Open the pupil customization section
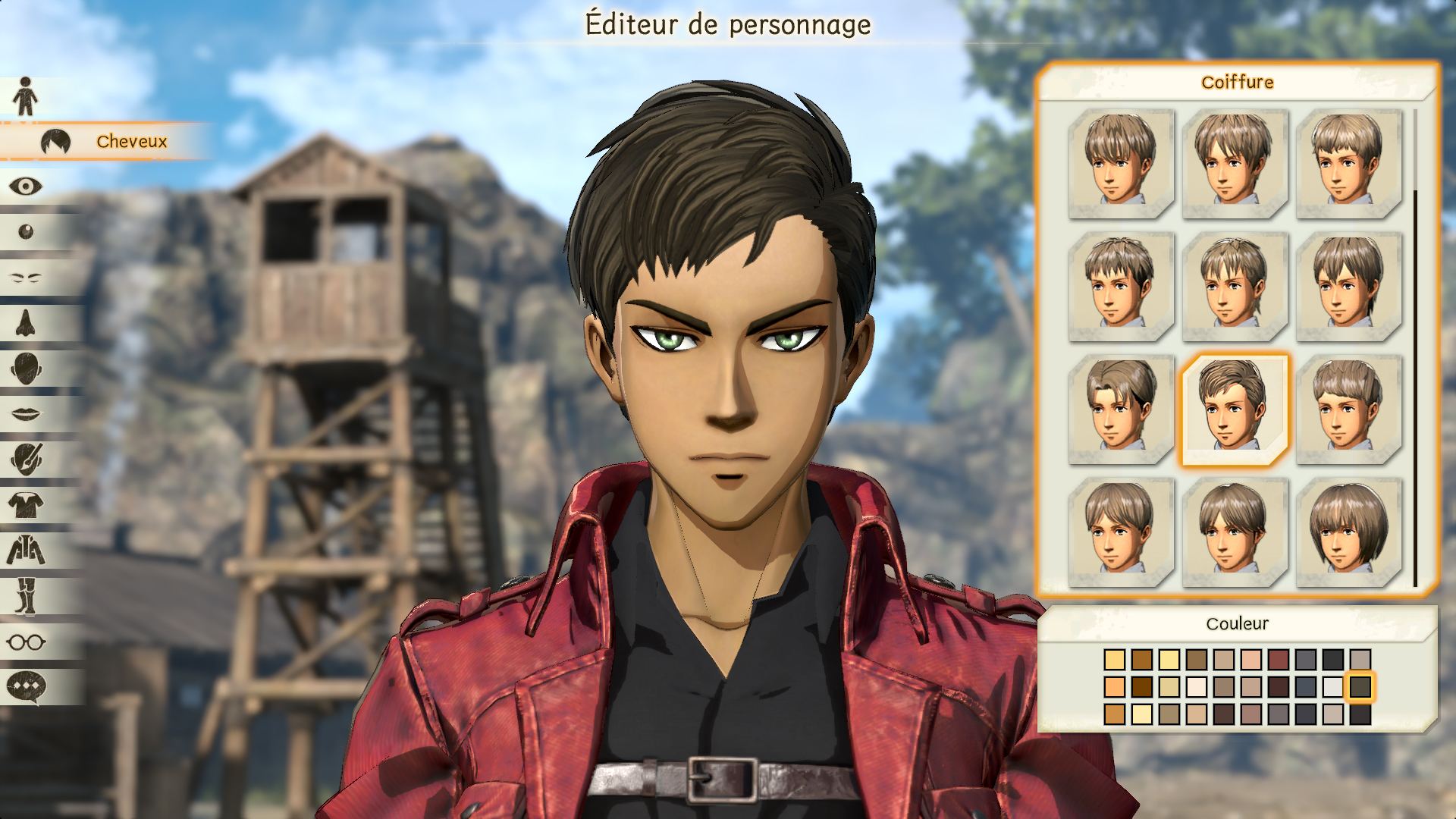Viewport: 1456px width, 819px height. [x=25, y=228]
